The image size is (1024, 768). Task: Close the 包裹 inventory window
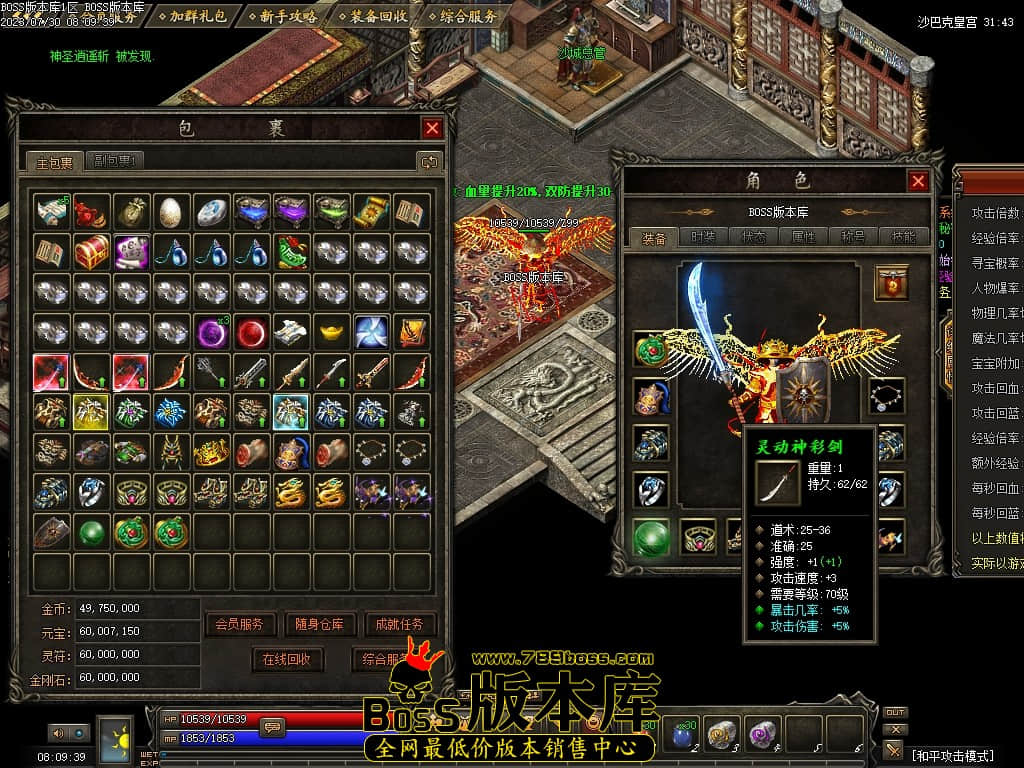432,128
